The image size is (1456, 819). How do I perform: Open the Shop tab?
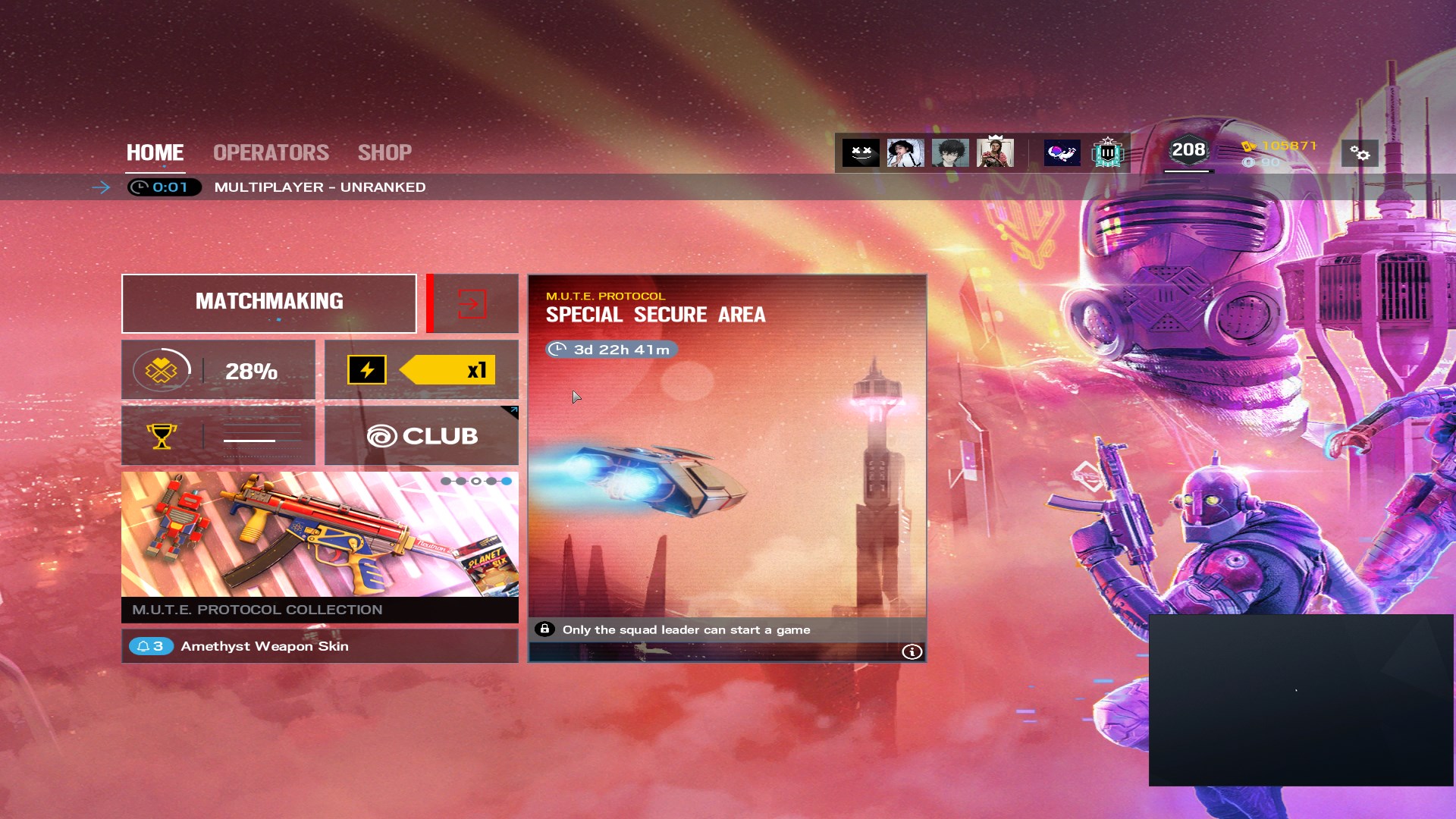click(384, 152)
